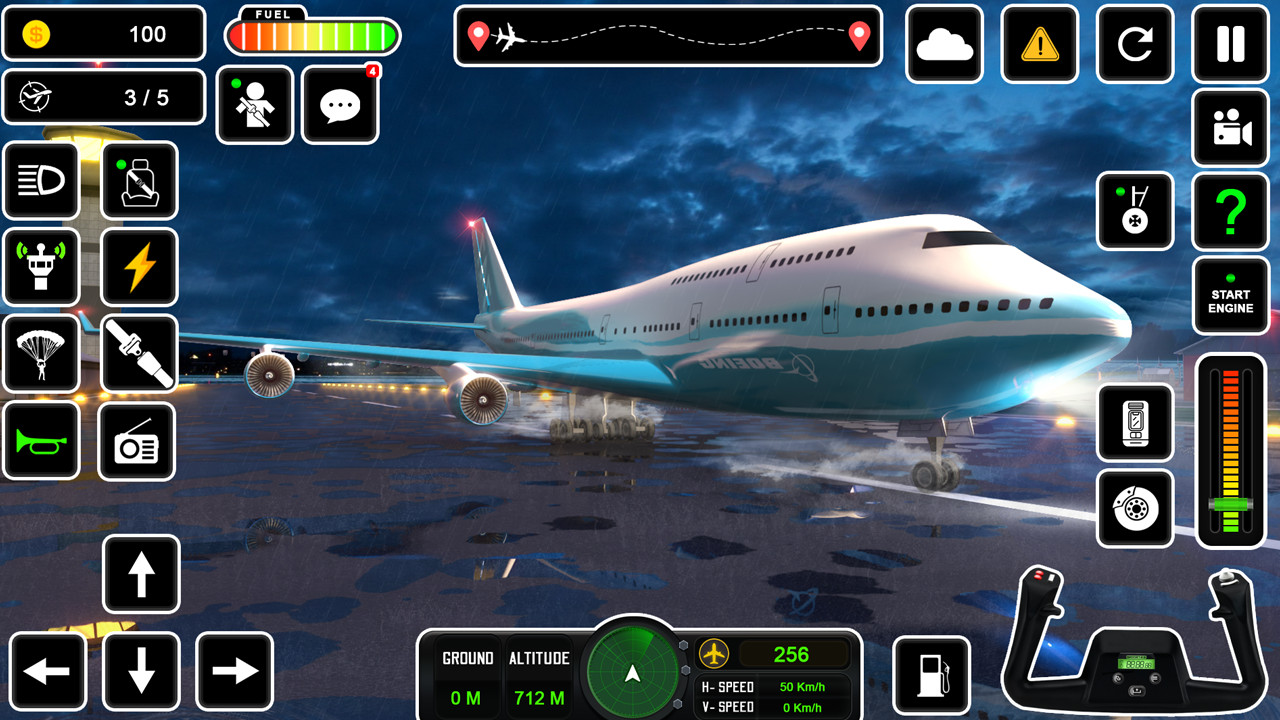This screenshot has height=720, width=1280.
Task: Toggle the landing gear
Action: [1135, 213]
